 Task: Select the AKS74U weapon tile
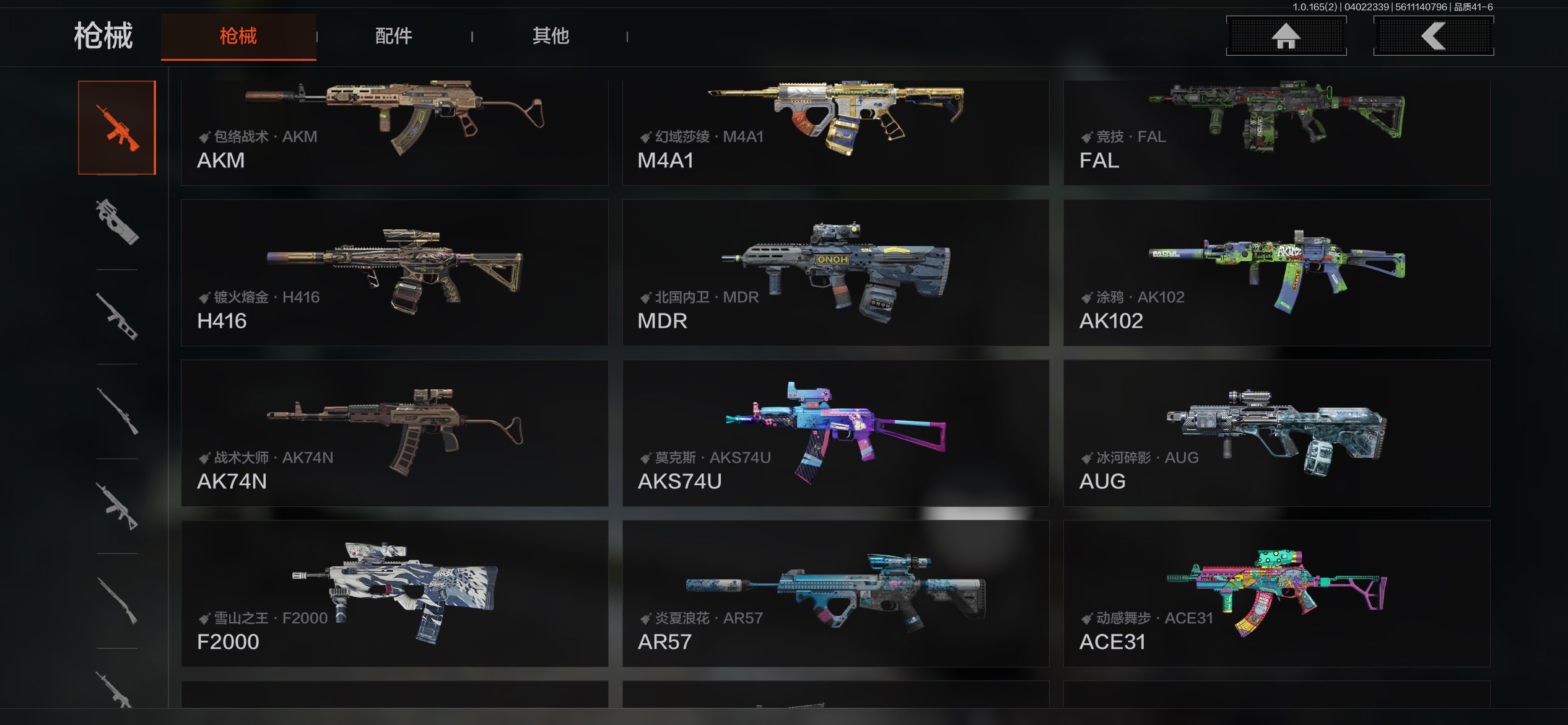point(835,433)
